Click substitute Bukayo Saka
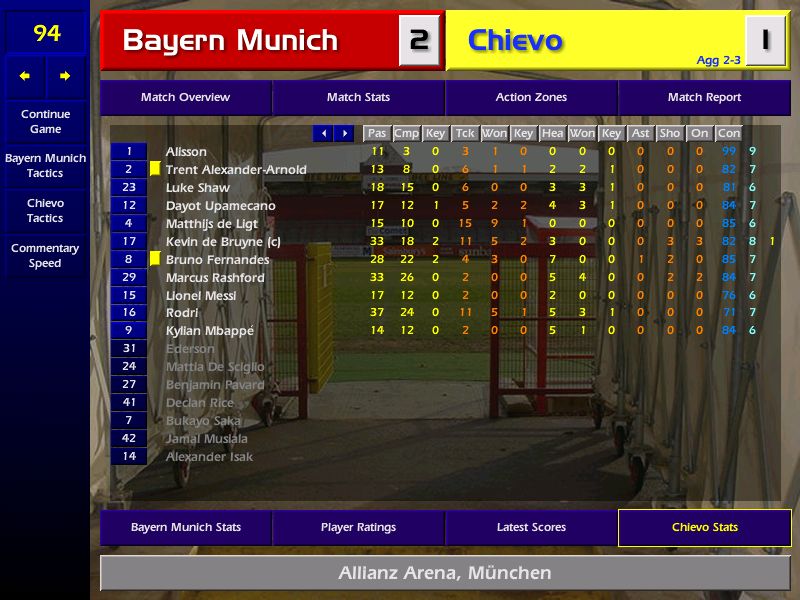Screen dimensions: 800x600 (x=203, y=421)
